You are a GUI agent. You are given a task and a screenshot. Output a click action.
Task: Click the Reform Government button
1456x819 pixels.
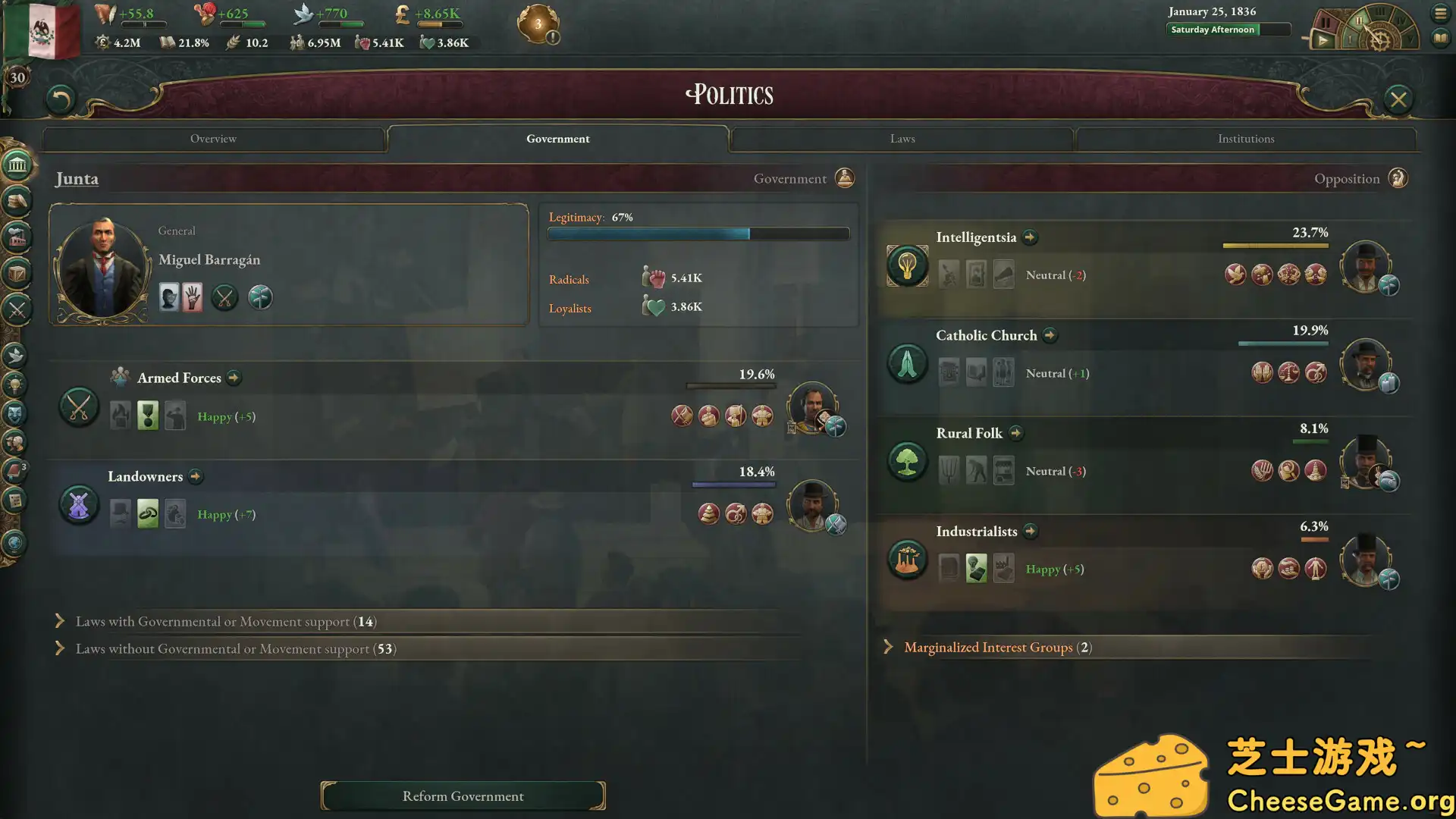coord(463,795)
